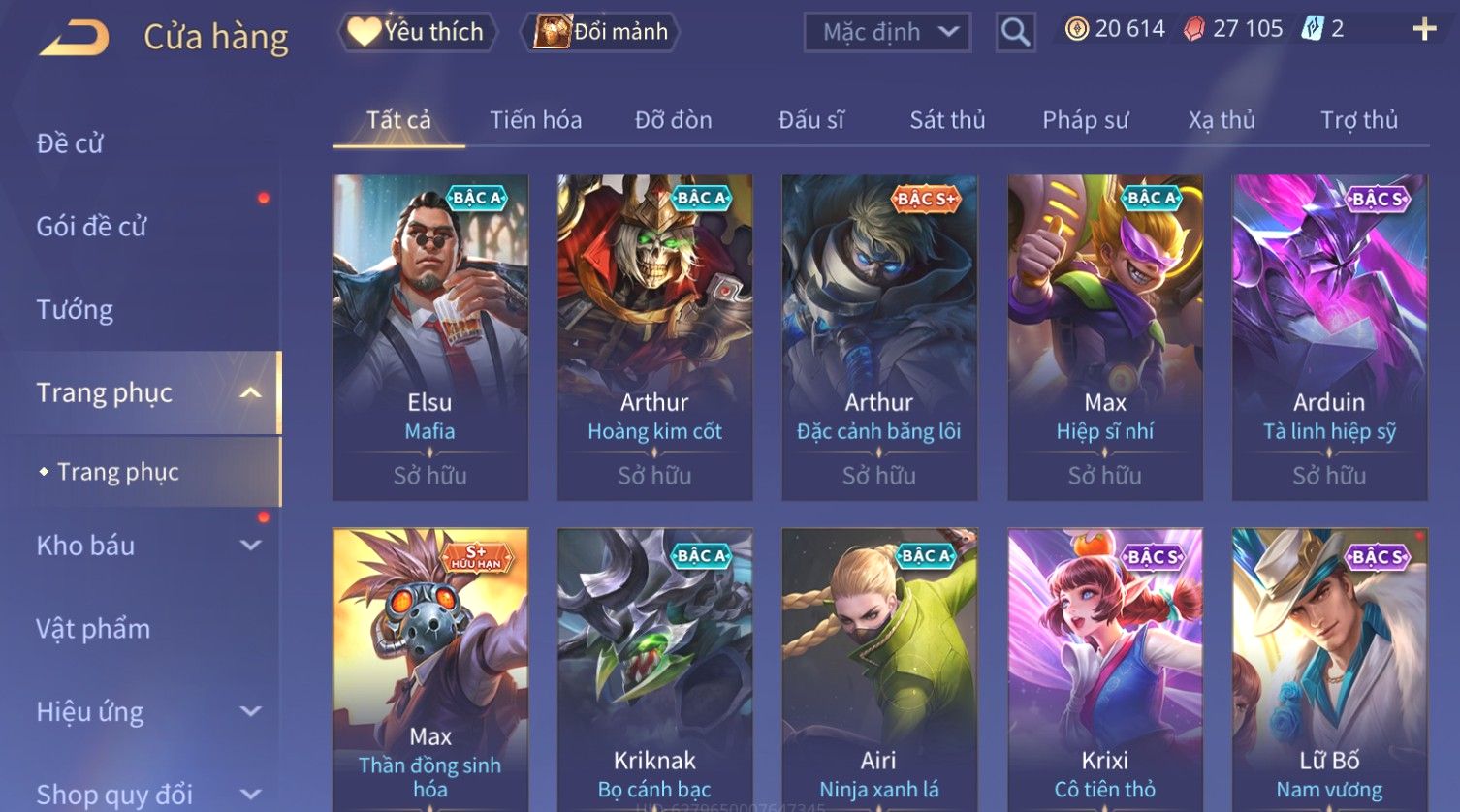
Task: Open the Yêu thích favorites list
Action: pos(418,32)
